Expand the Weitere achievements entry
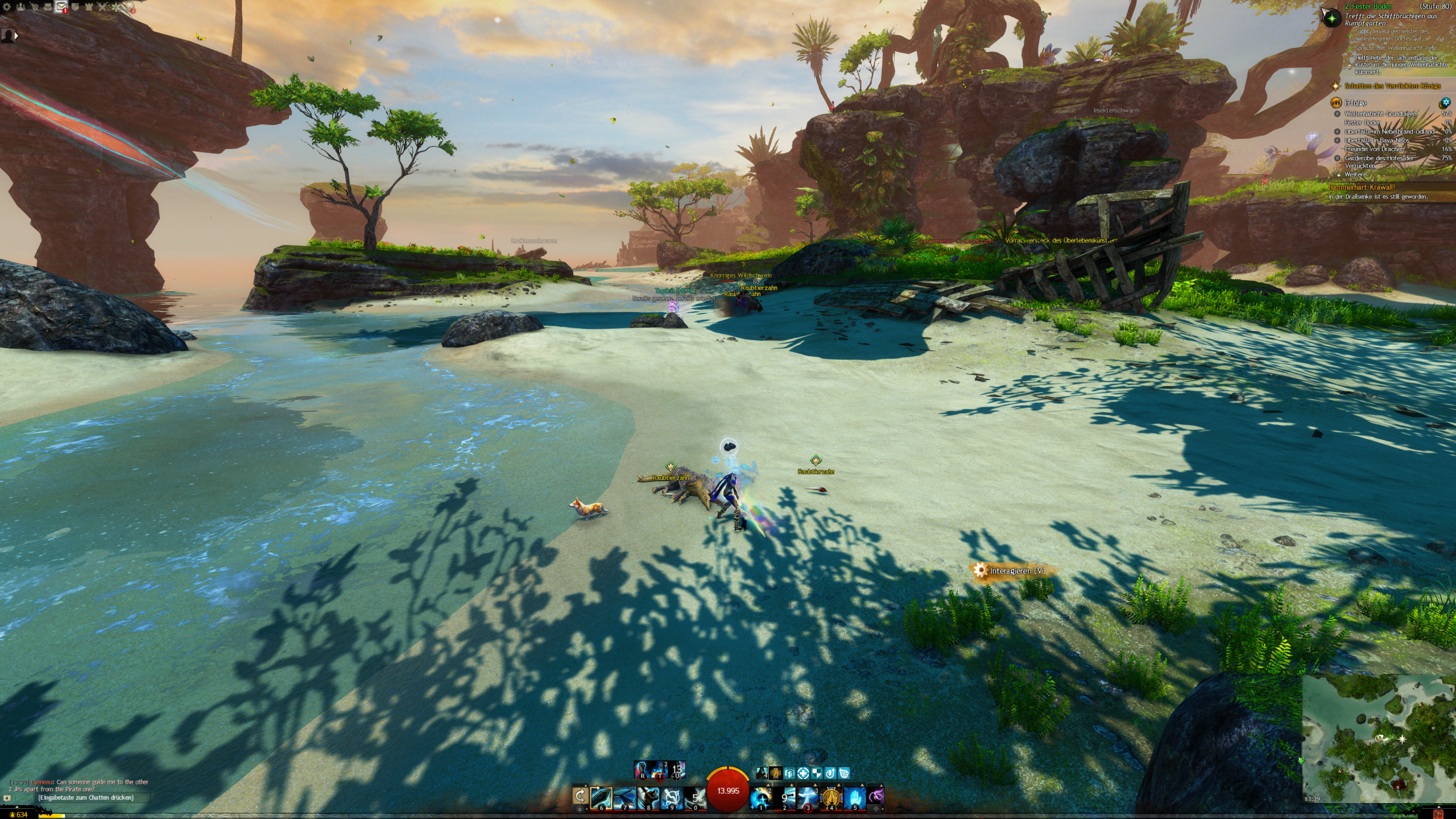Viewport: 1456px width, 819px height. pos(1355,175)
